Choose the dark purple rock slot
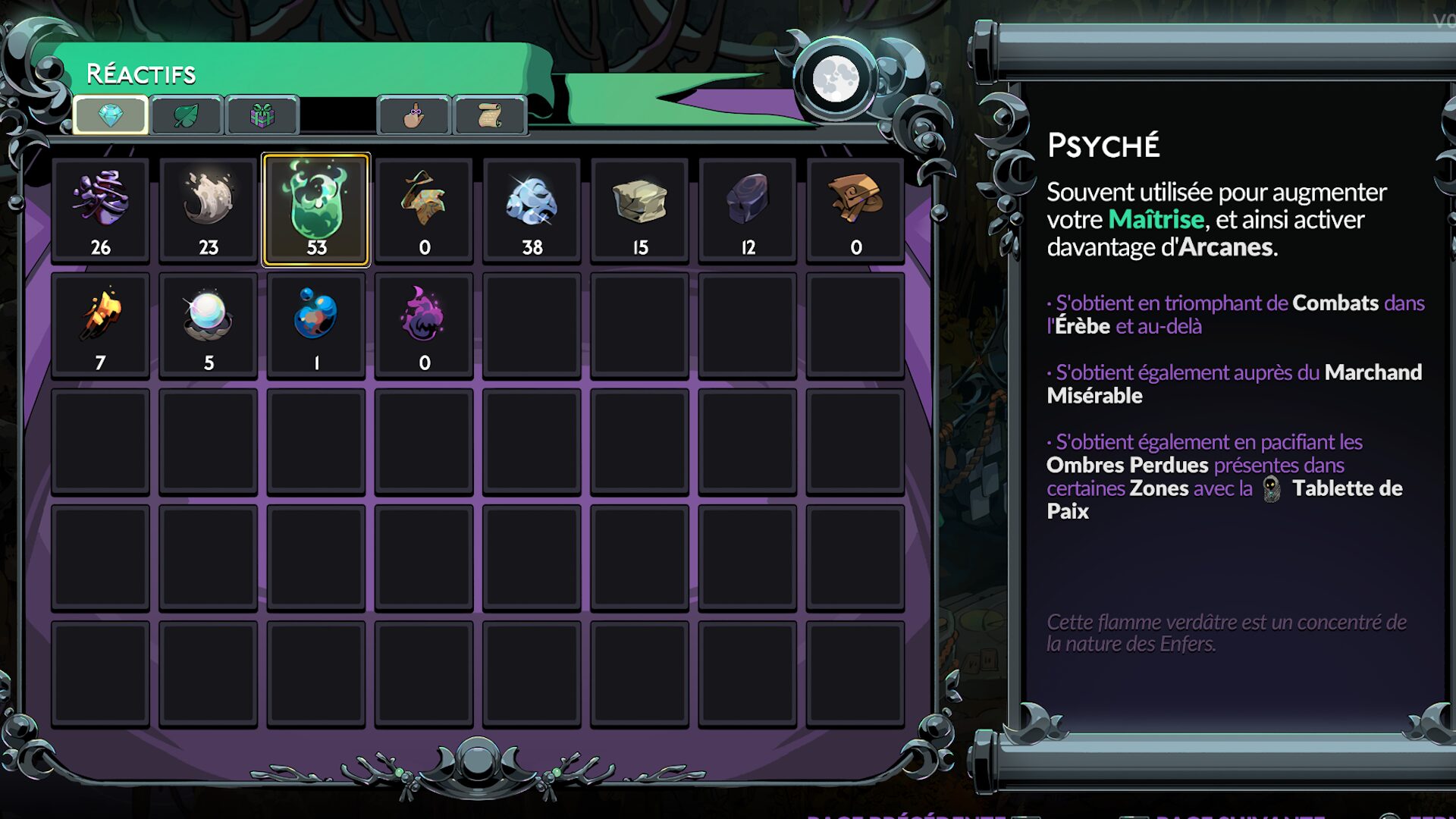The height and width of the screenshot is (819, 1456). (748, 209)
